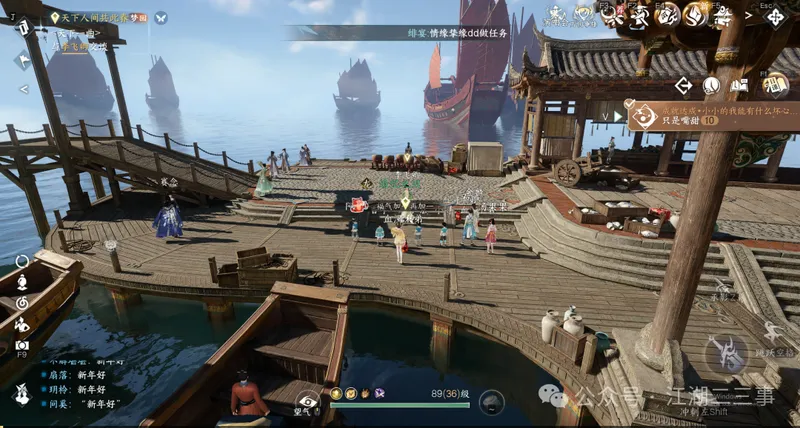The image size is (800, 428).
Task: Open the F4 menu icon
Action: (x=667, y=15)
